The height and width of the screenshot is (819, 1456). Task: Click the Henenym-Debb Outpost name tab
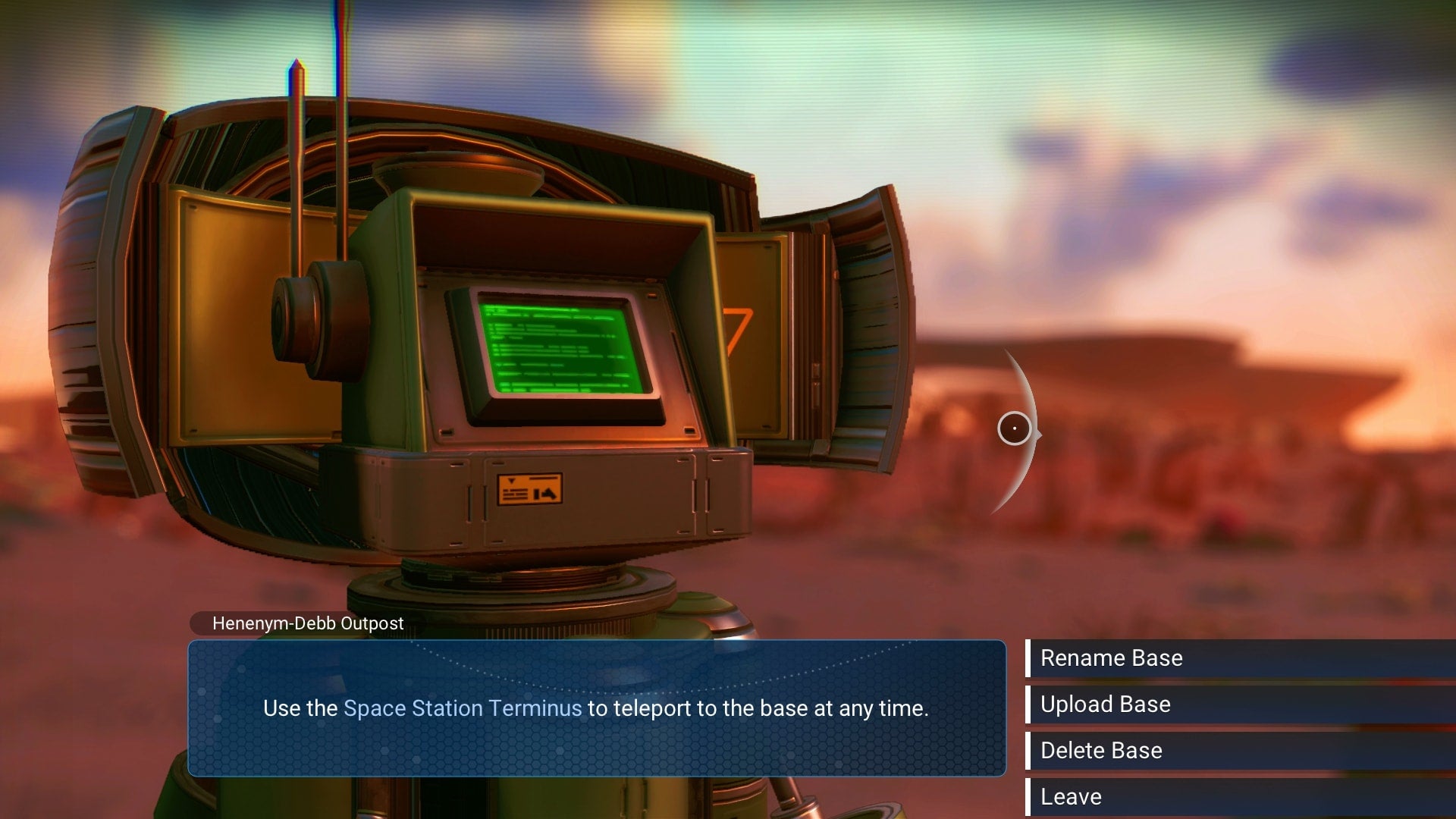tap(306, 624)
